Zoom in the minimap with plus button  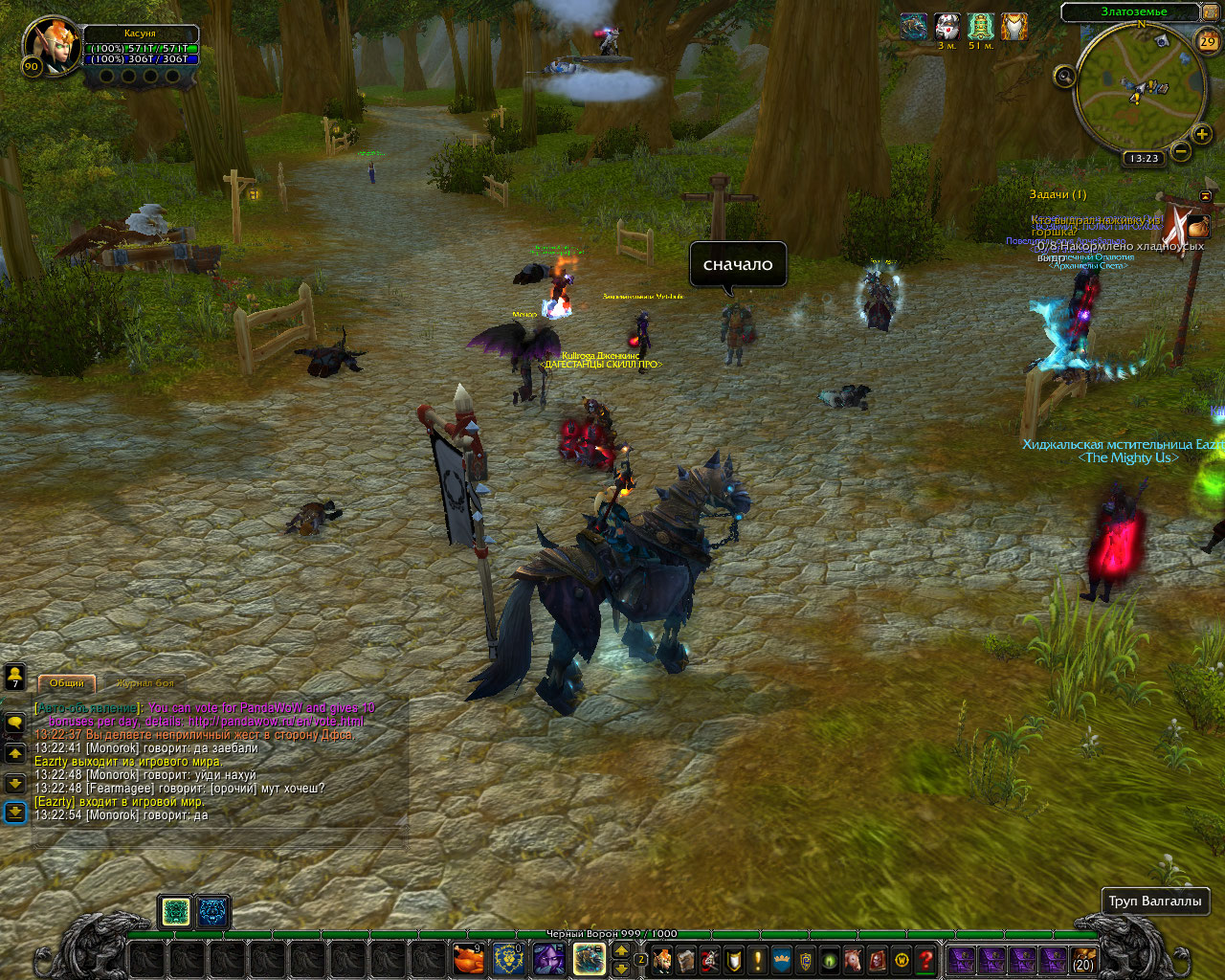pos(1202,135)
